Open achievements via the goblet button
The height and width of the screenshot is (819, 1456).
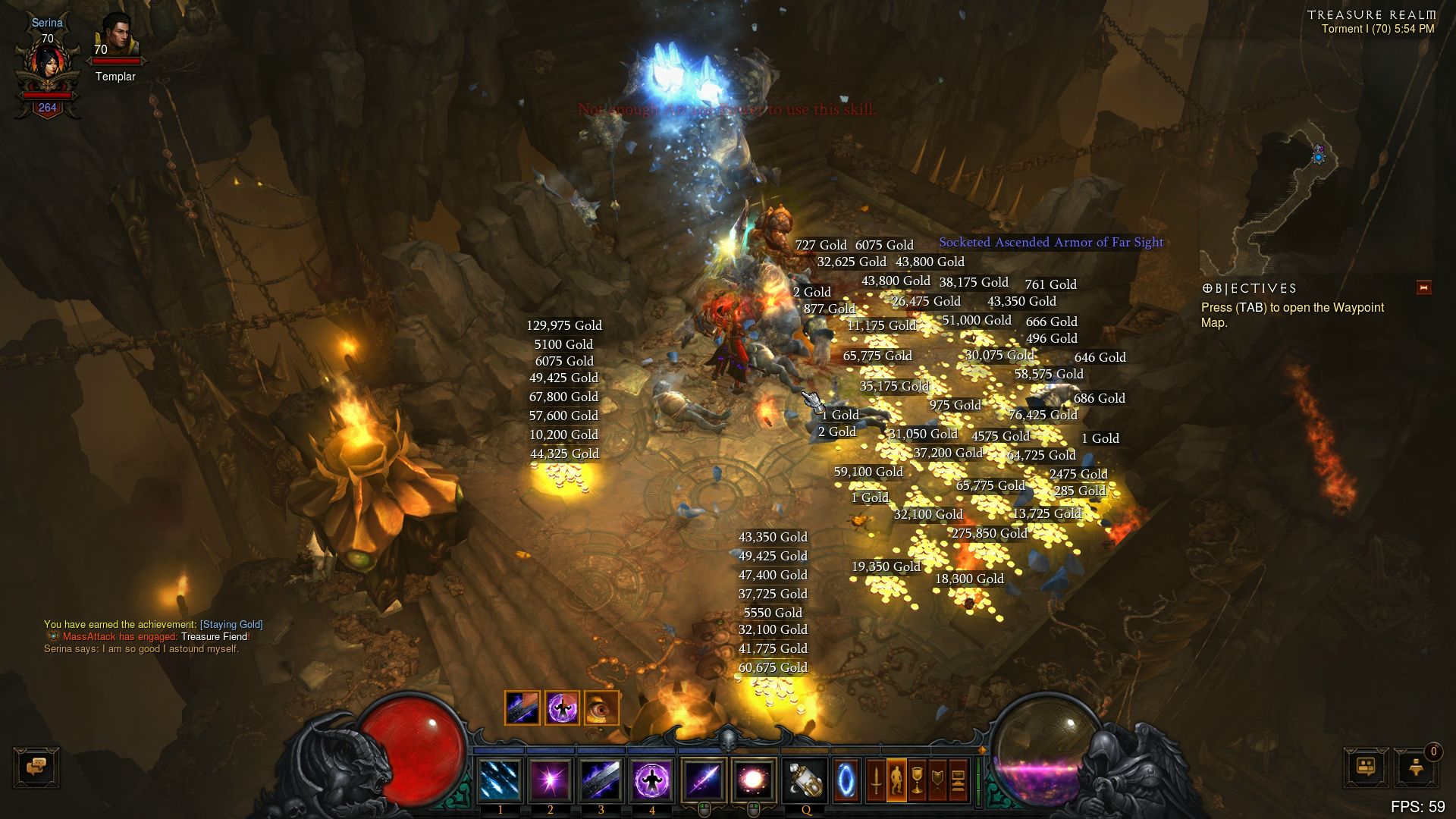[917, 780]
